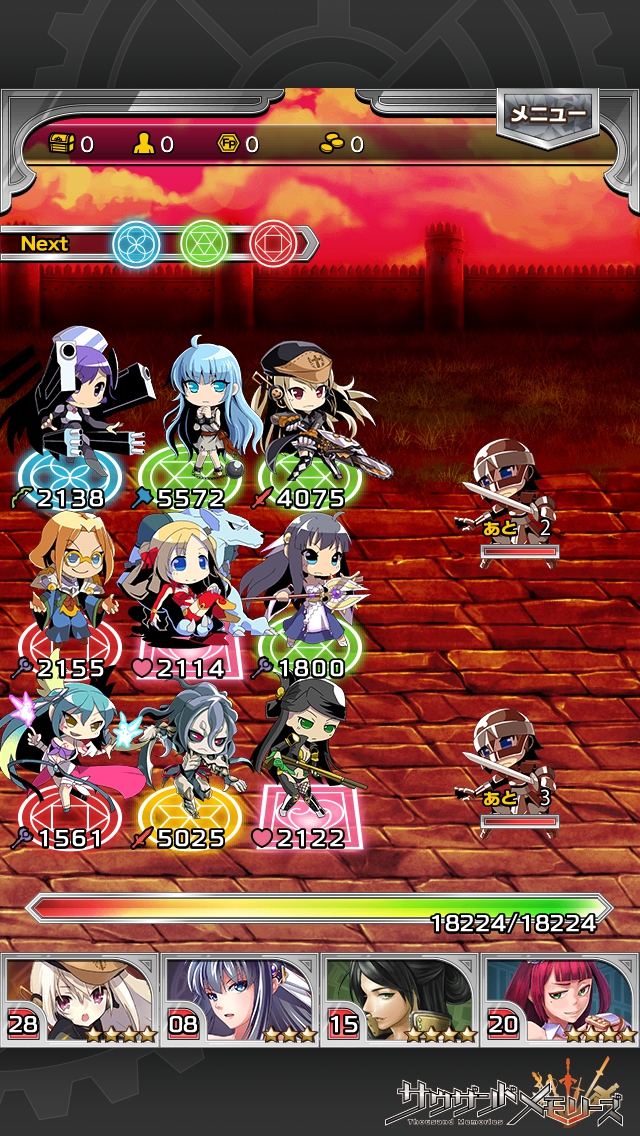Viewport: 640px width, 1136px height.
Task: Open the メニュー menu button
Action: click(x=547, y=116)
